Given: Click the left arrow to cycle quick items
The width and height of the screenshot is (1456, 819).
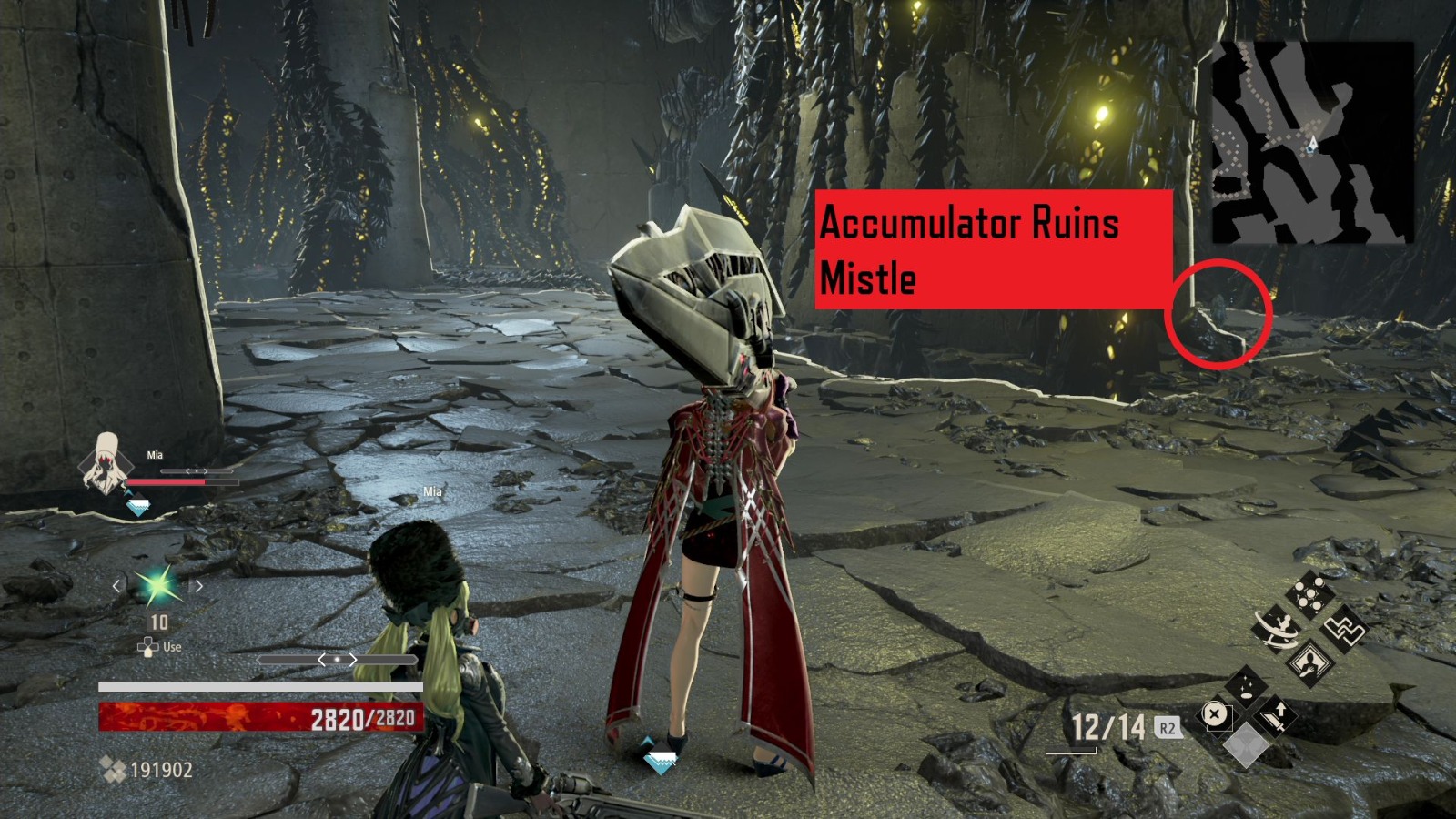Looking at the screenshot, I should 116,585.
